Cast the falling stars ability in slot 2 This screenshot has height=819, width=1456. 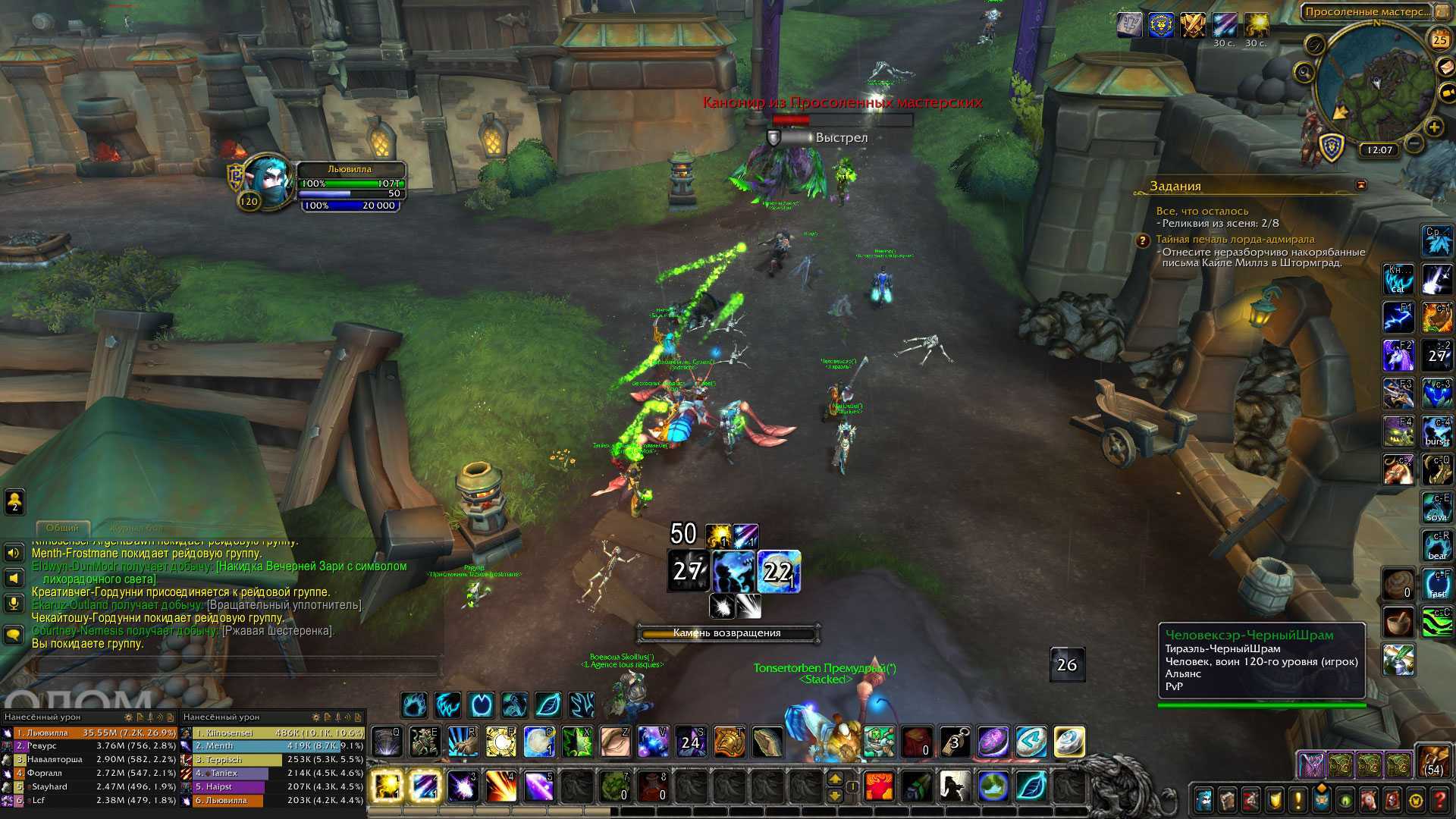(425, 786)
